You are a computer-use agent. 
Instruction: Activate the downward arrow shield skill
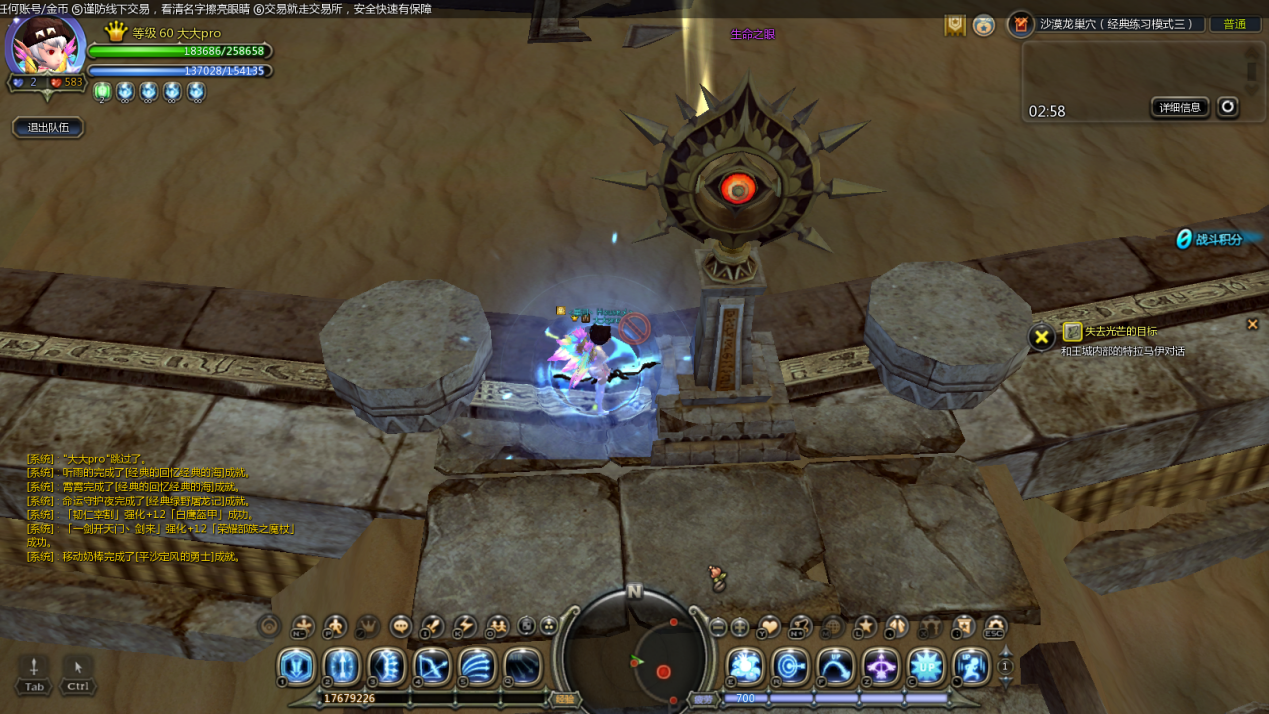[x=296, y=666]
